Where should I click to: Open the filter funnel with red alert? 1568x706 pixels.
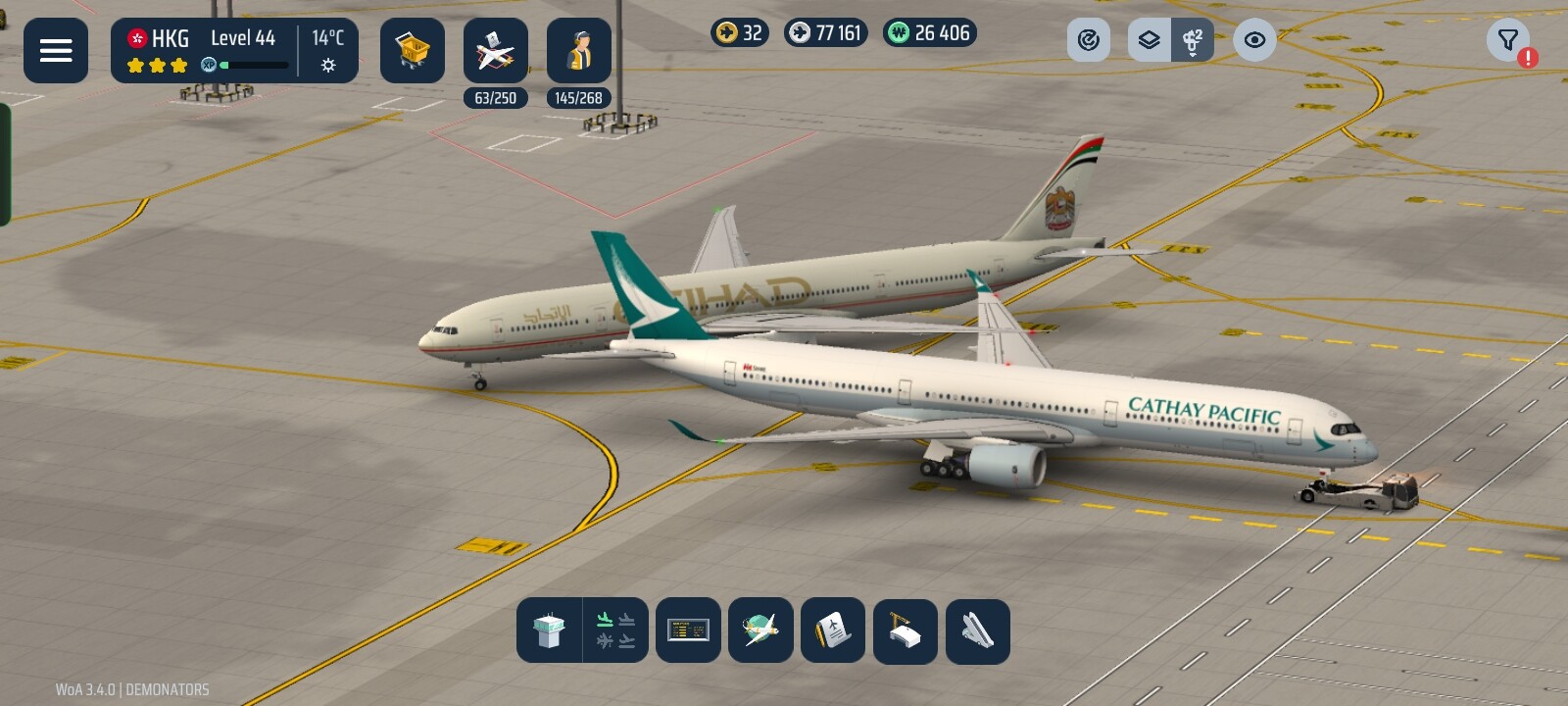[1508, 40]
